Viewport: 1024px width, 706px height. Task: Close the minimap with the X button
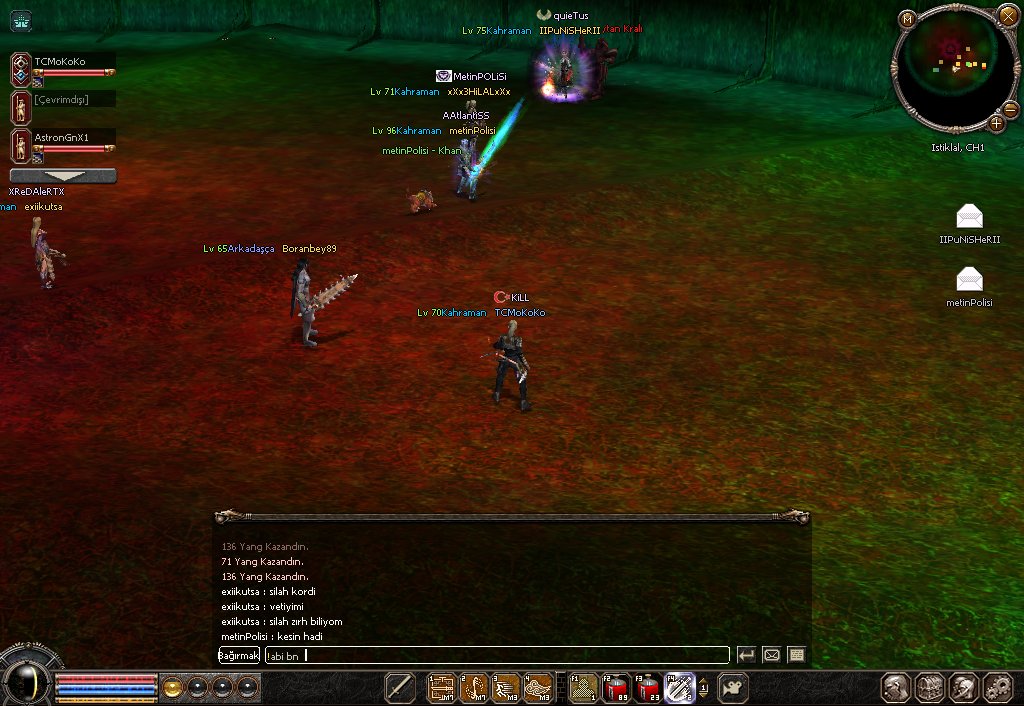point(1007,17)
